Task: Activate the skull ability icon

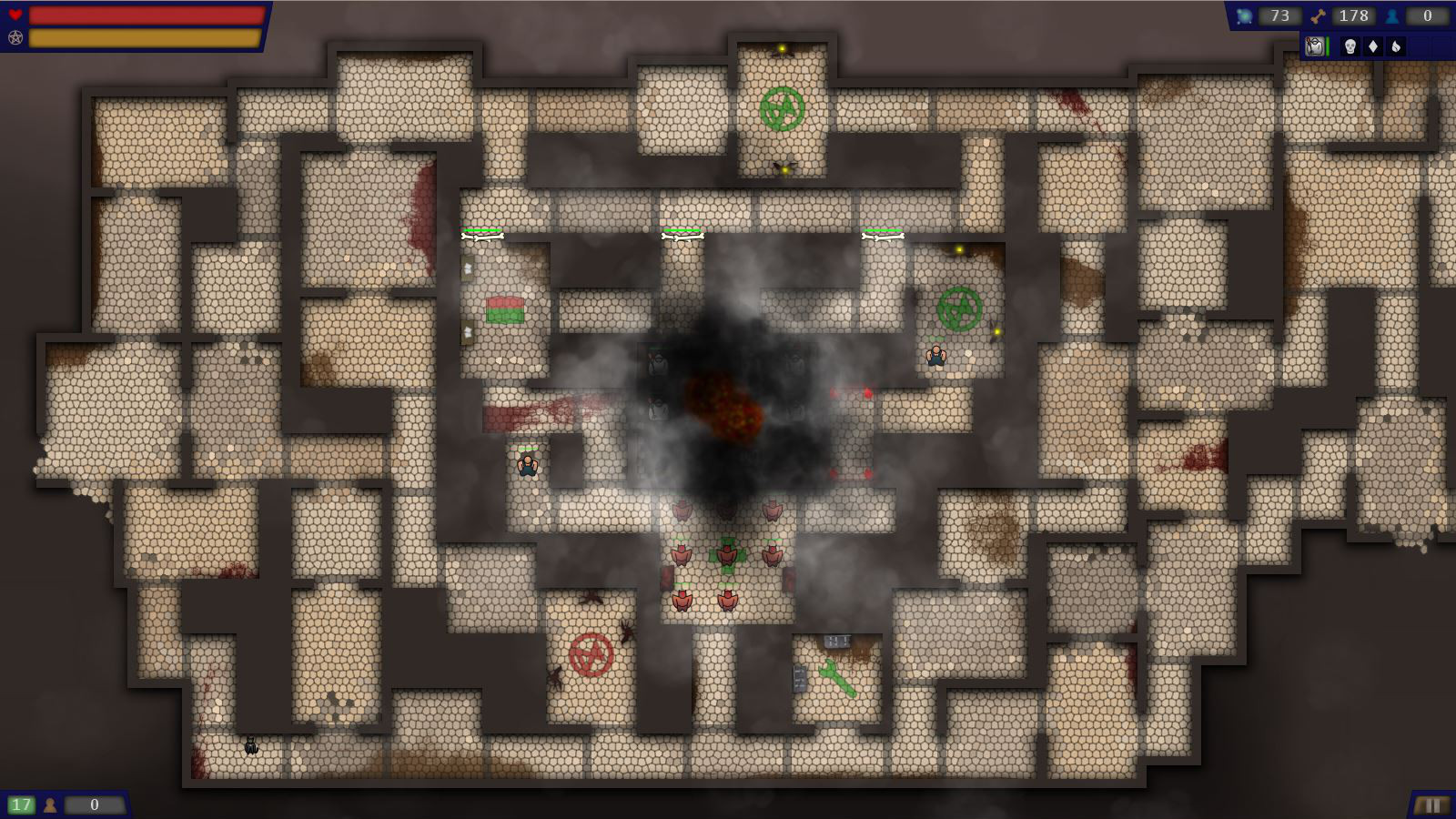Action: click(x=1350, y=46)
